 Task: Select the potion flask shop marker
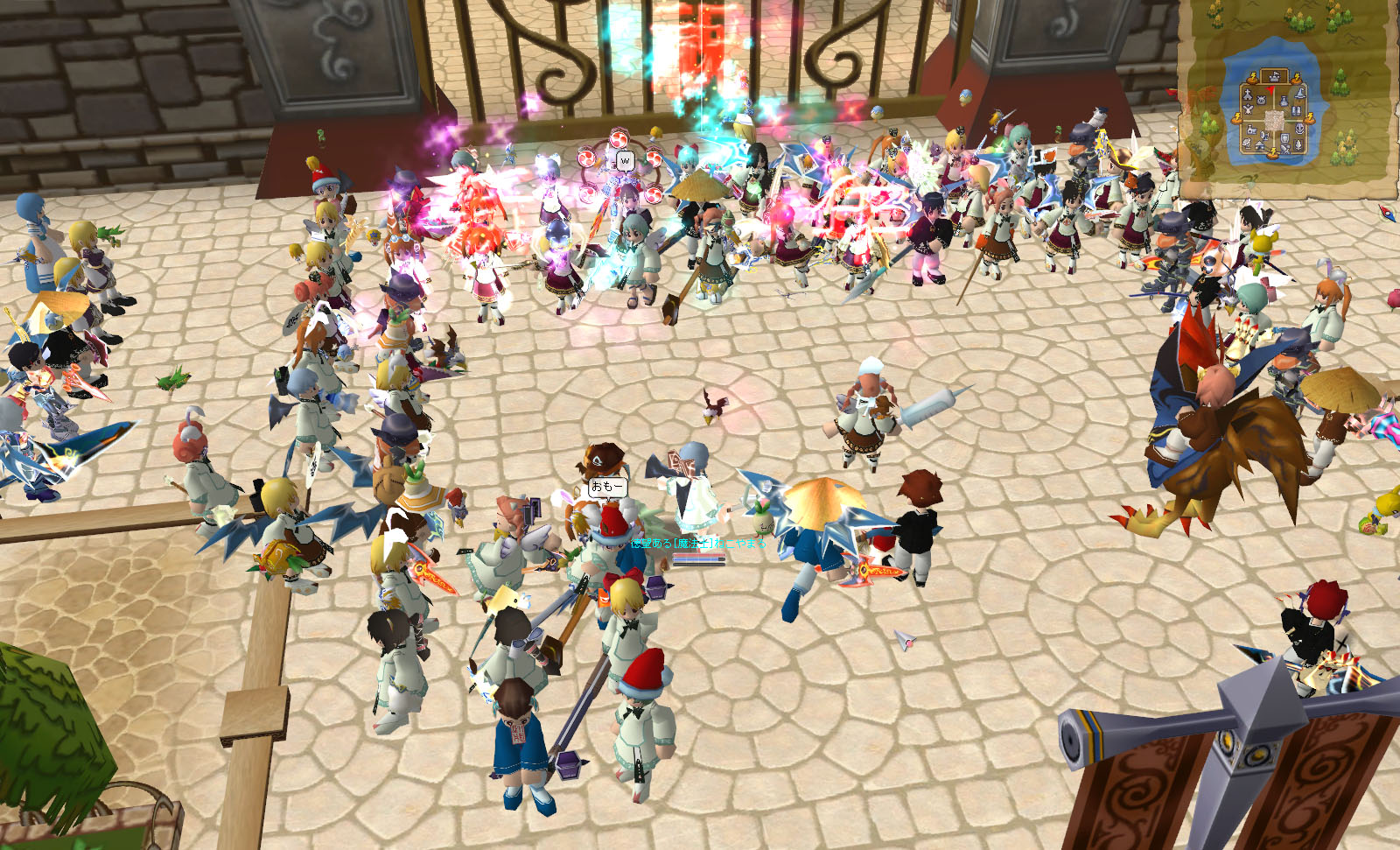pyautogui.click(x=1284, y=102)
